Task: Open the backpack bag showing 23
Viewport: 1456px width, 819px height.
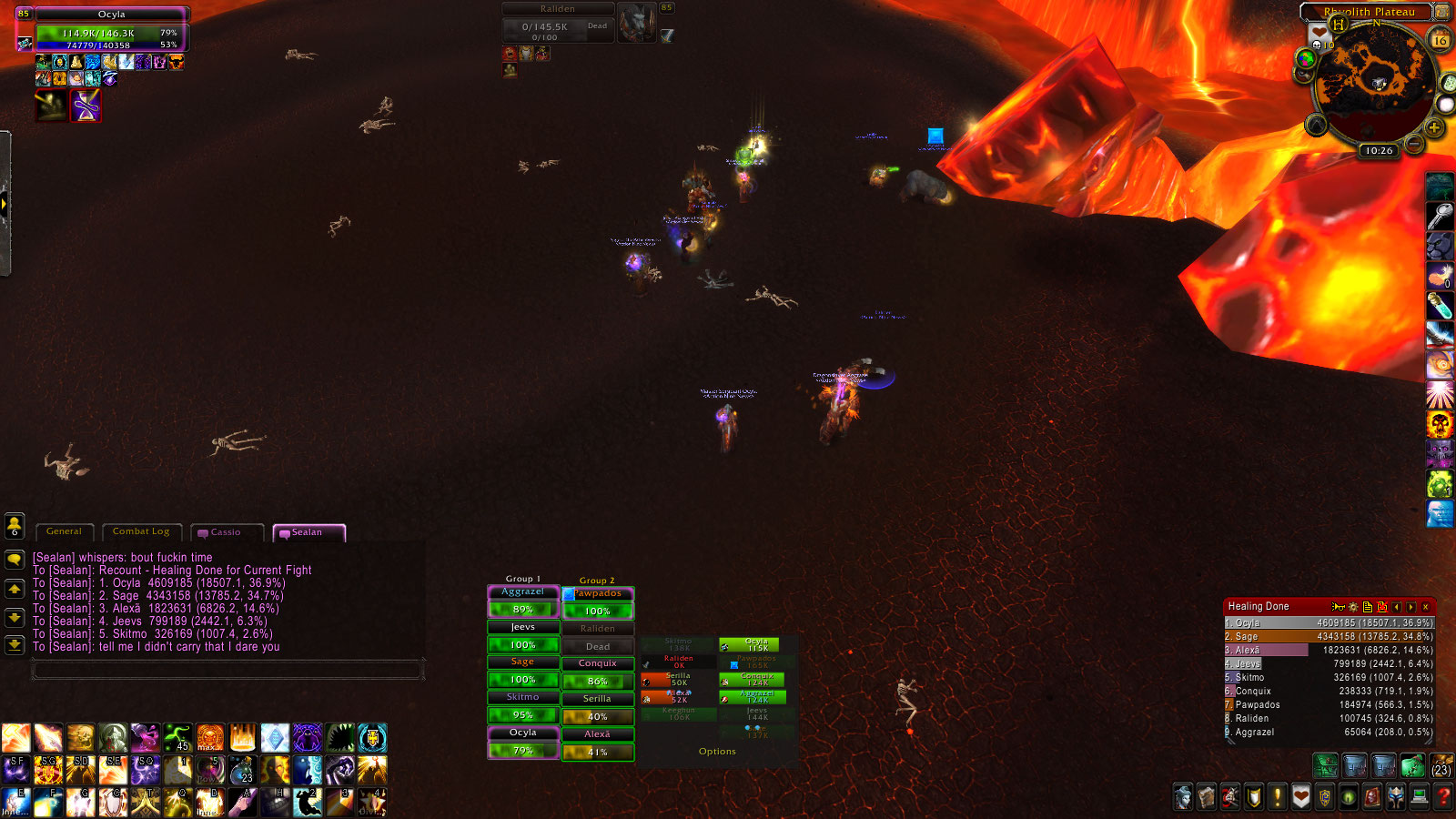Action: pyautogui.click(x=1441, y=765)
